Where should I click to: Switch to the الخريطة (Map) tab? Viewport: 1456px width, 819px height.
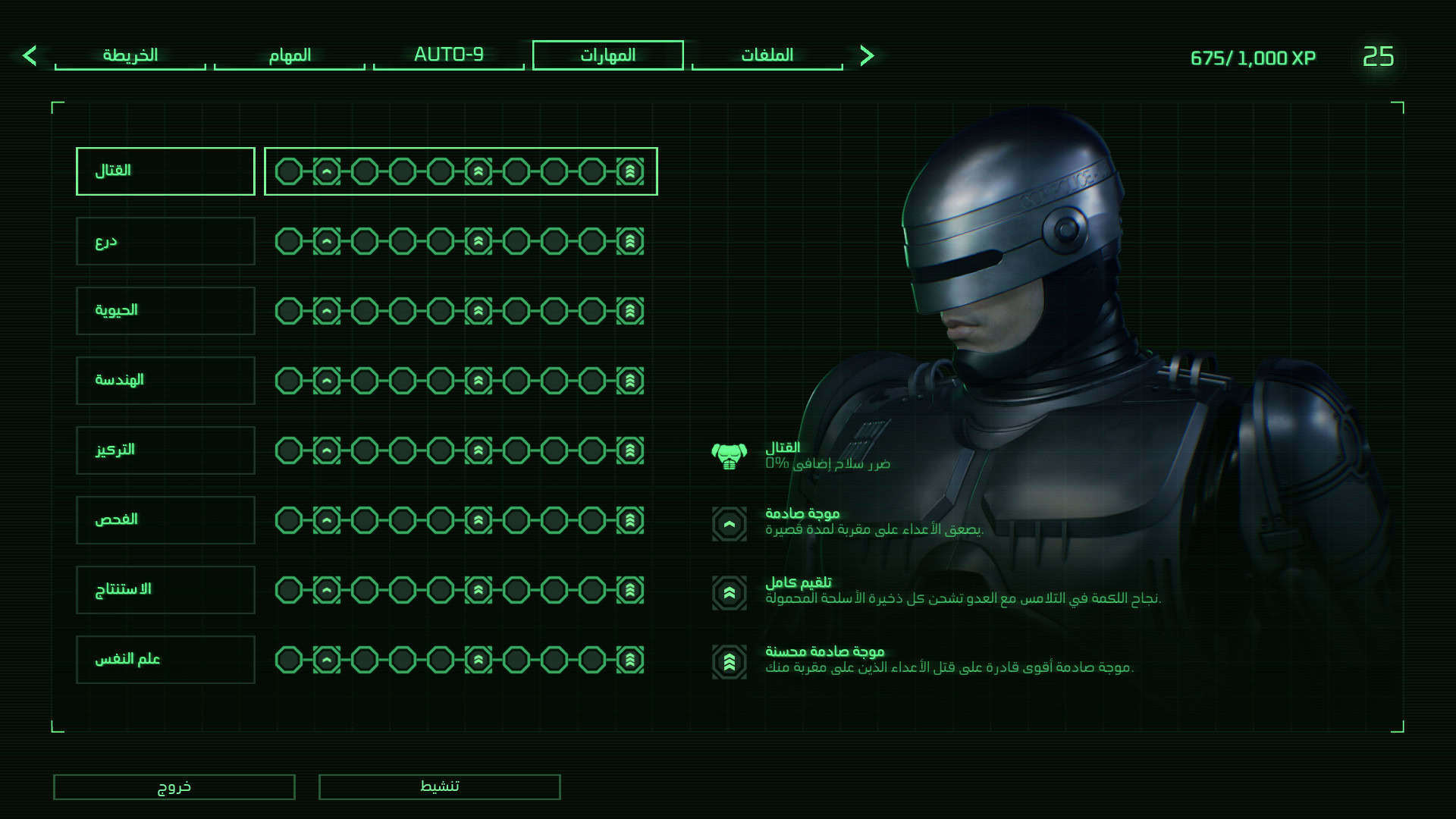(130, 55)
